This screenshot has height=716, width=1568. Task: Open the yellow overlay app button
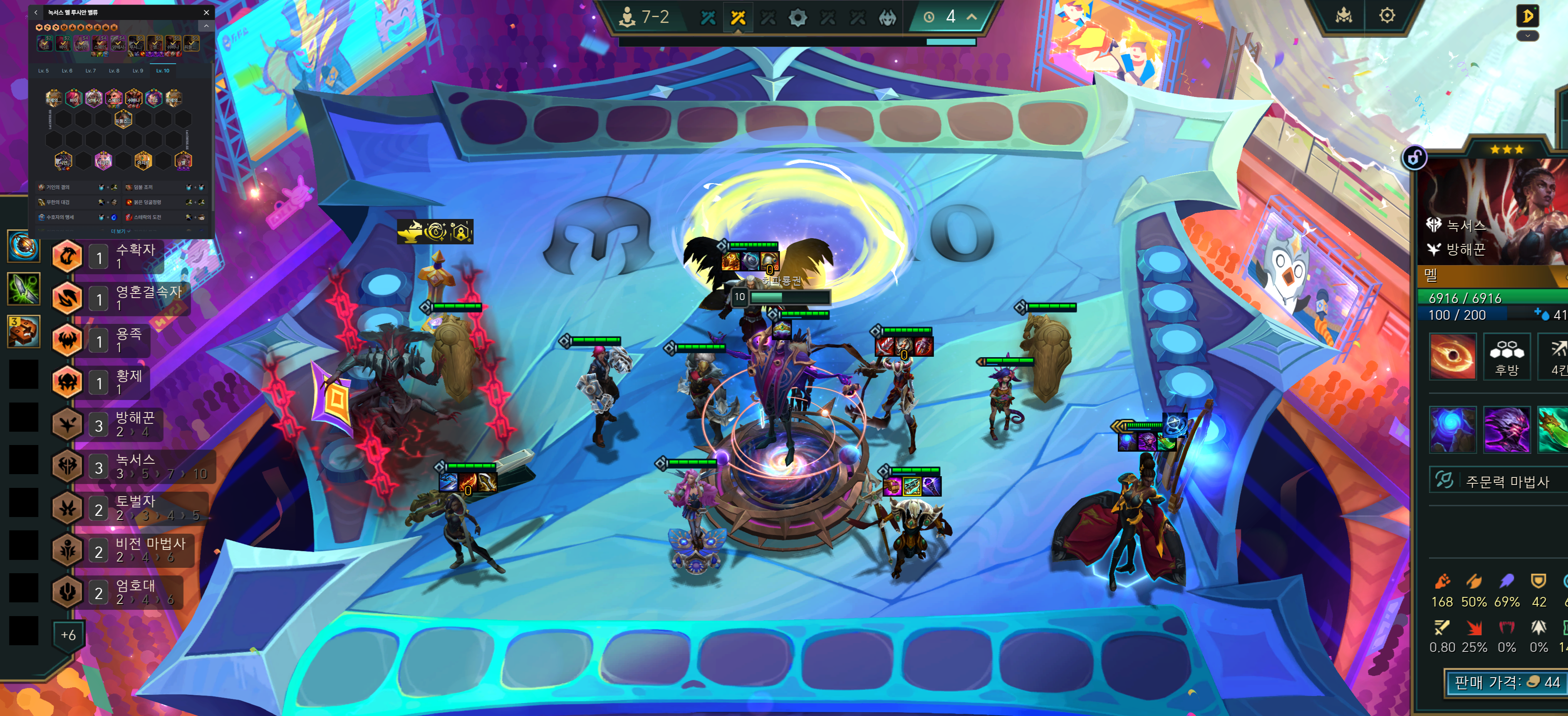(x=1527, y=16)
